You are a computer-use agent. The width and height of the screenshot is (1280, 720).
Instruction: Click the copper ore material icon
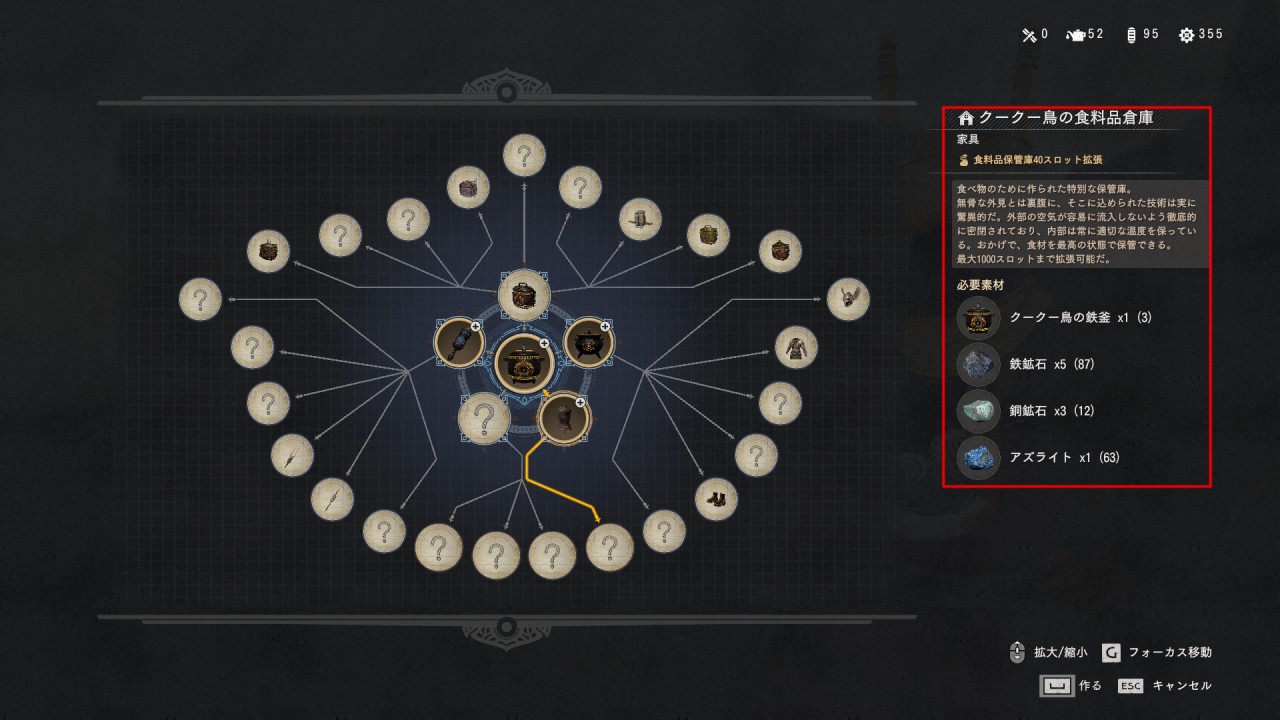point(978,411)
